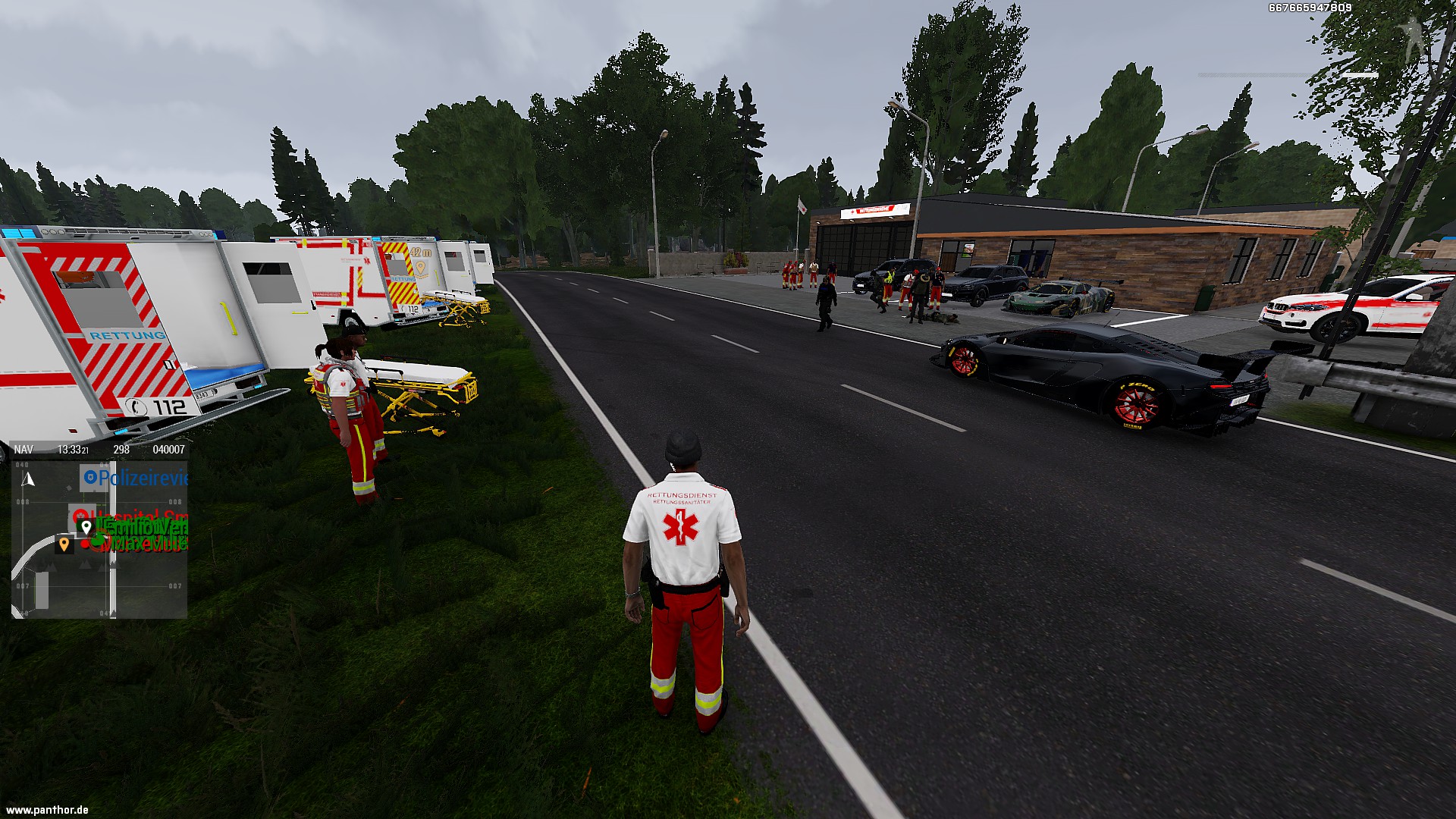This screenshot has height=819, width=1456.
Task: Open the NAV GPS minimap panel
Action: 24,450
